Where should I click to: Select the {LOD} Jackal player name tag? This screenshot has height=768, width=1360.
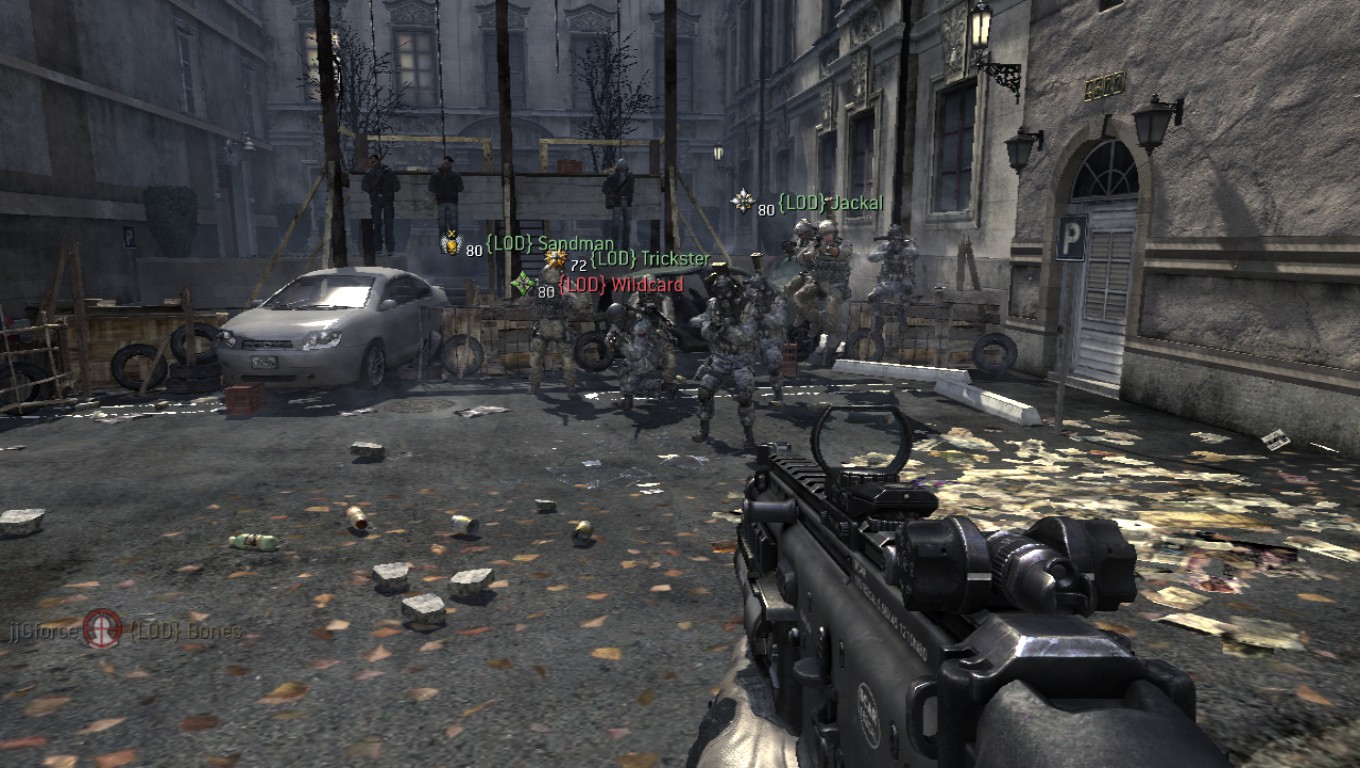click(x=831, y=204)
